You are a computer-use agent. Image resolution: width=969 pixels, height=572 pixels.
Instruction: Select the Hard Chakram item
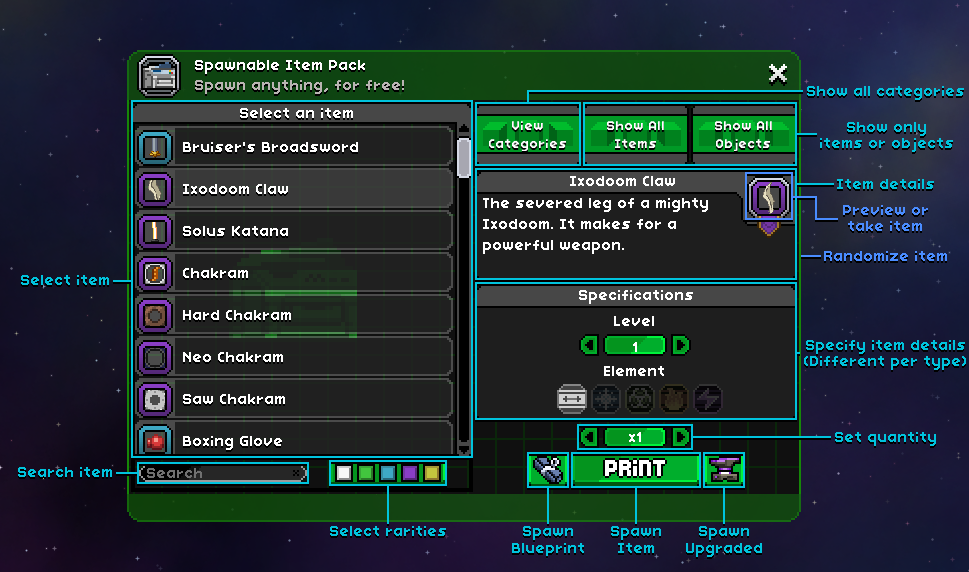tap(294, 315)
